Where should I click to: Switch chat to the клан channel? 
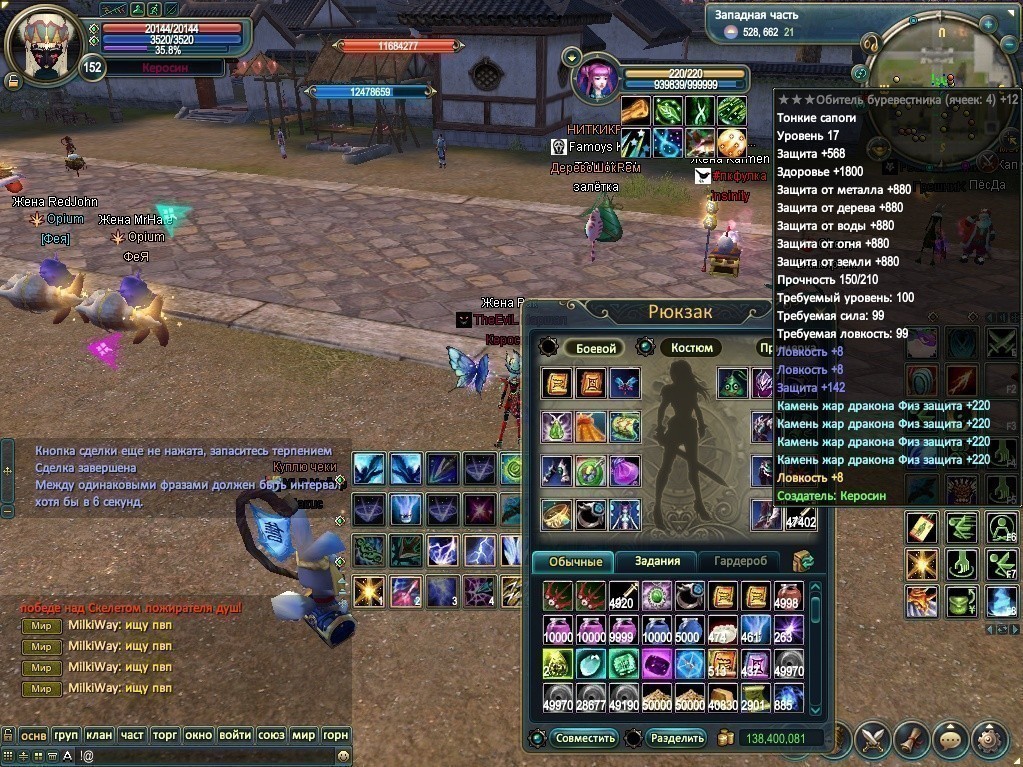99,735
